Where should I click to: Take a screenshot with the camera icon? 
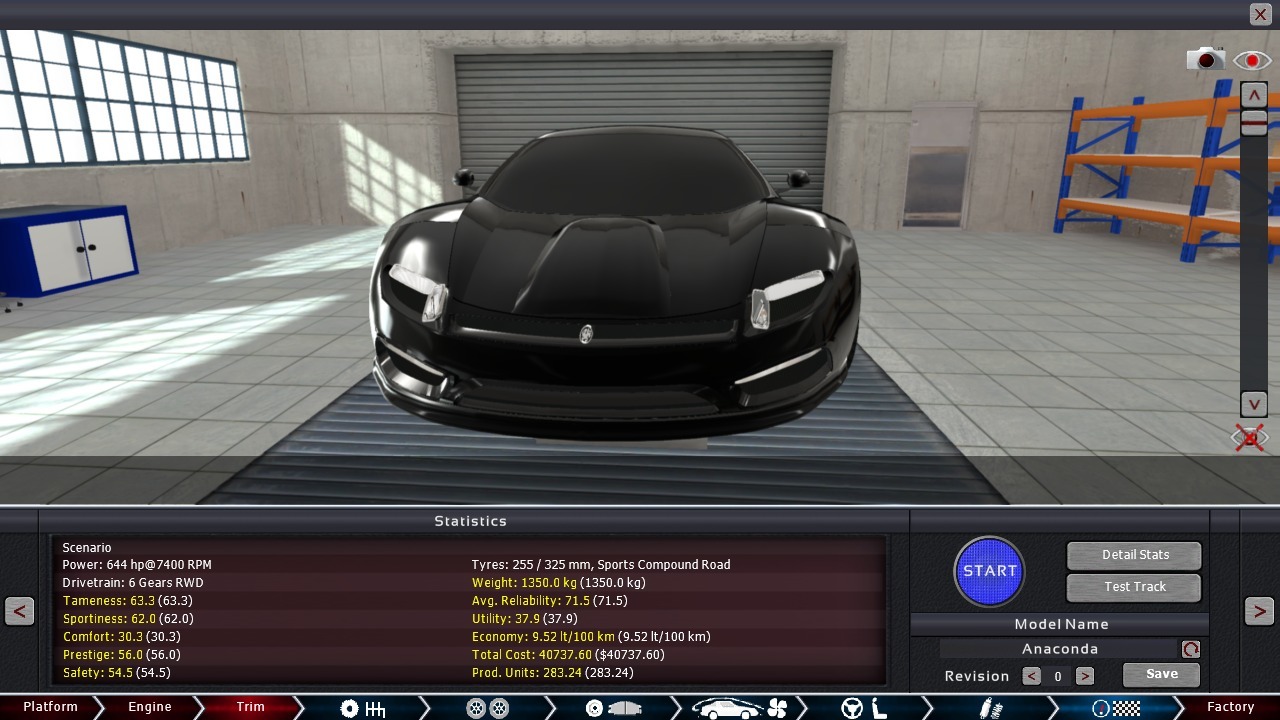coord(1205,60)
